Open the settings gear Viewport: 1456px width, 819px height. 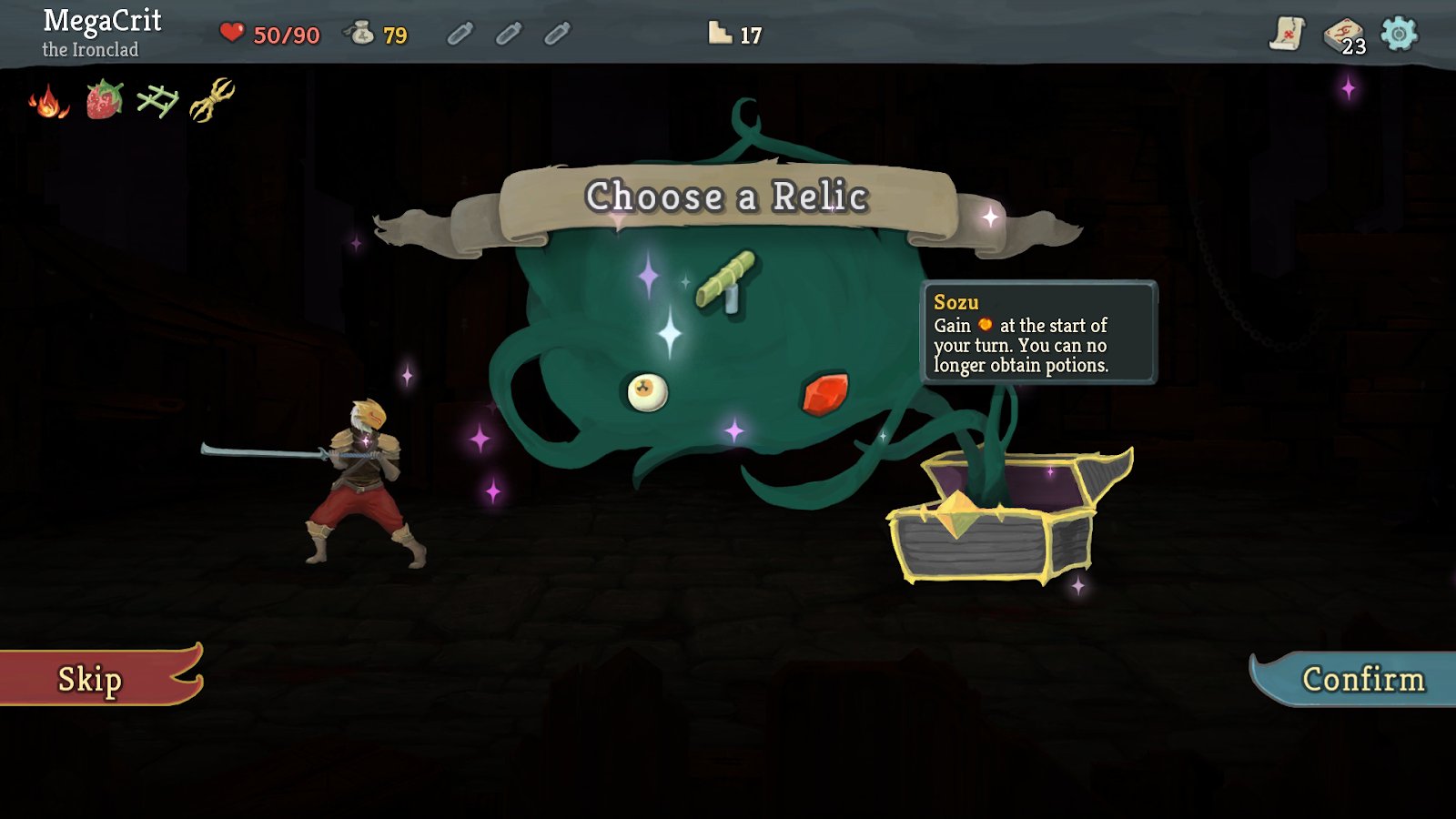[1399, 33]
